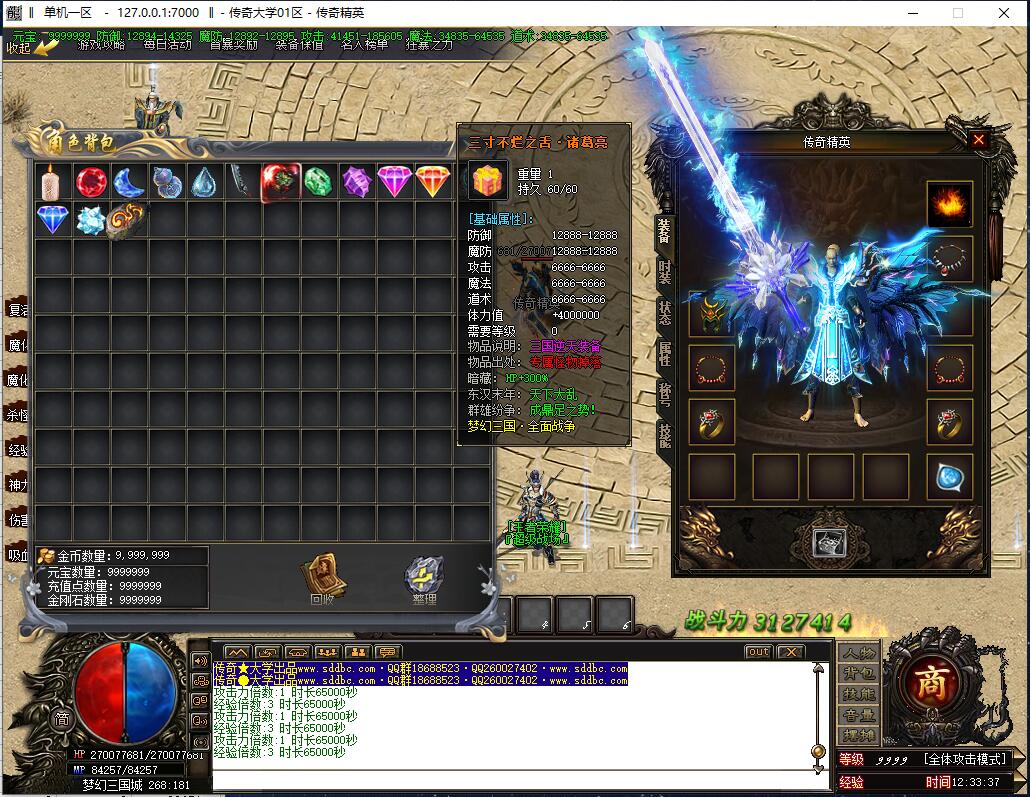Show the 属性 attributes tab

[x=665, y=354]
